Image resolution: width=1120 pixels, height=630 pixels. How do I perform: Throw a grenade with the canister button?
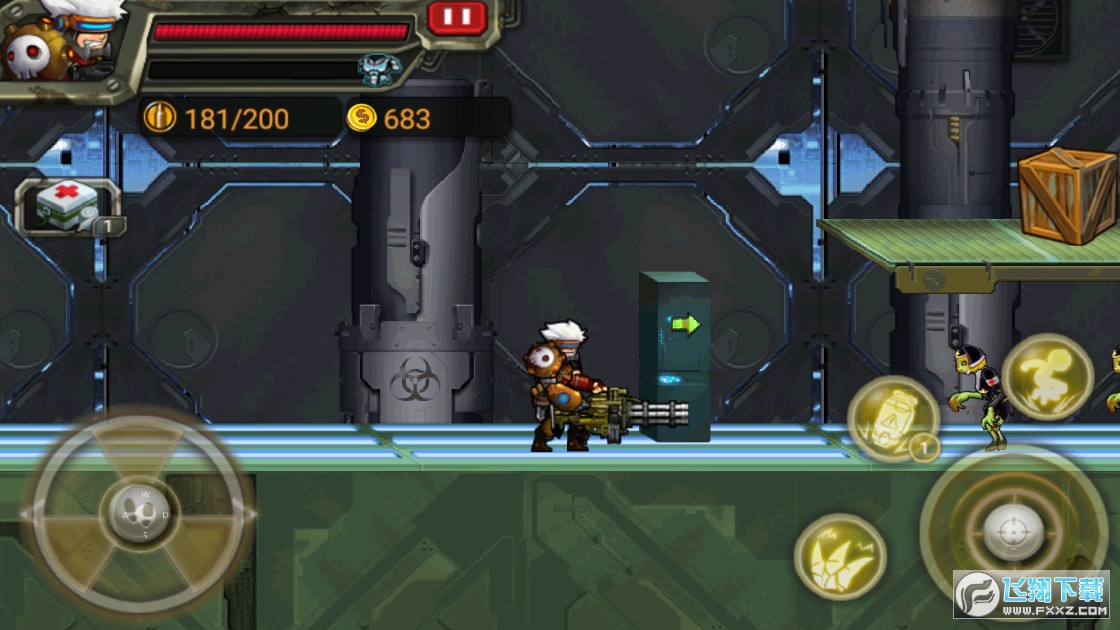[892, 418]
